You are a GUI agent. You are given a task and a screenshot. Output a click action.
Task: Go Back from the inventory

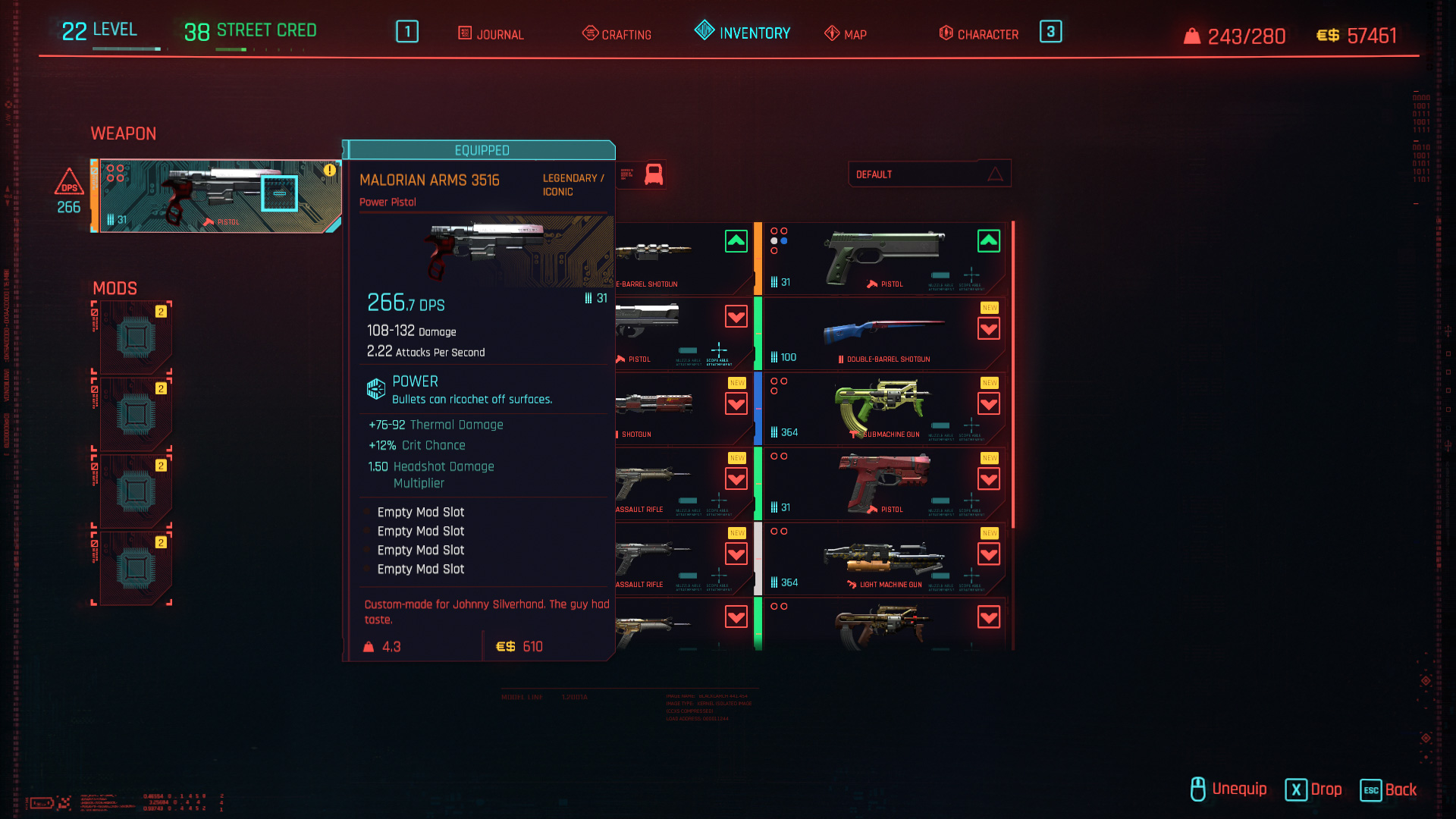coord(1389,790)
